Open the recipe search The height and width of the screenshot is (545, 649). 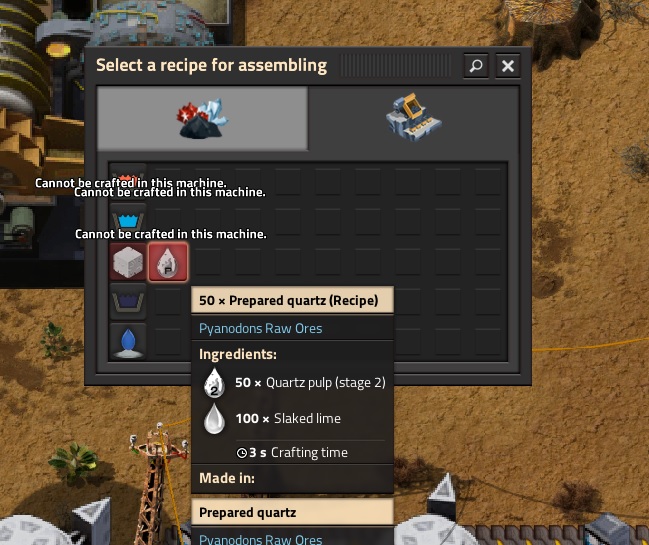pyautogui.click(x=476, y=66)
